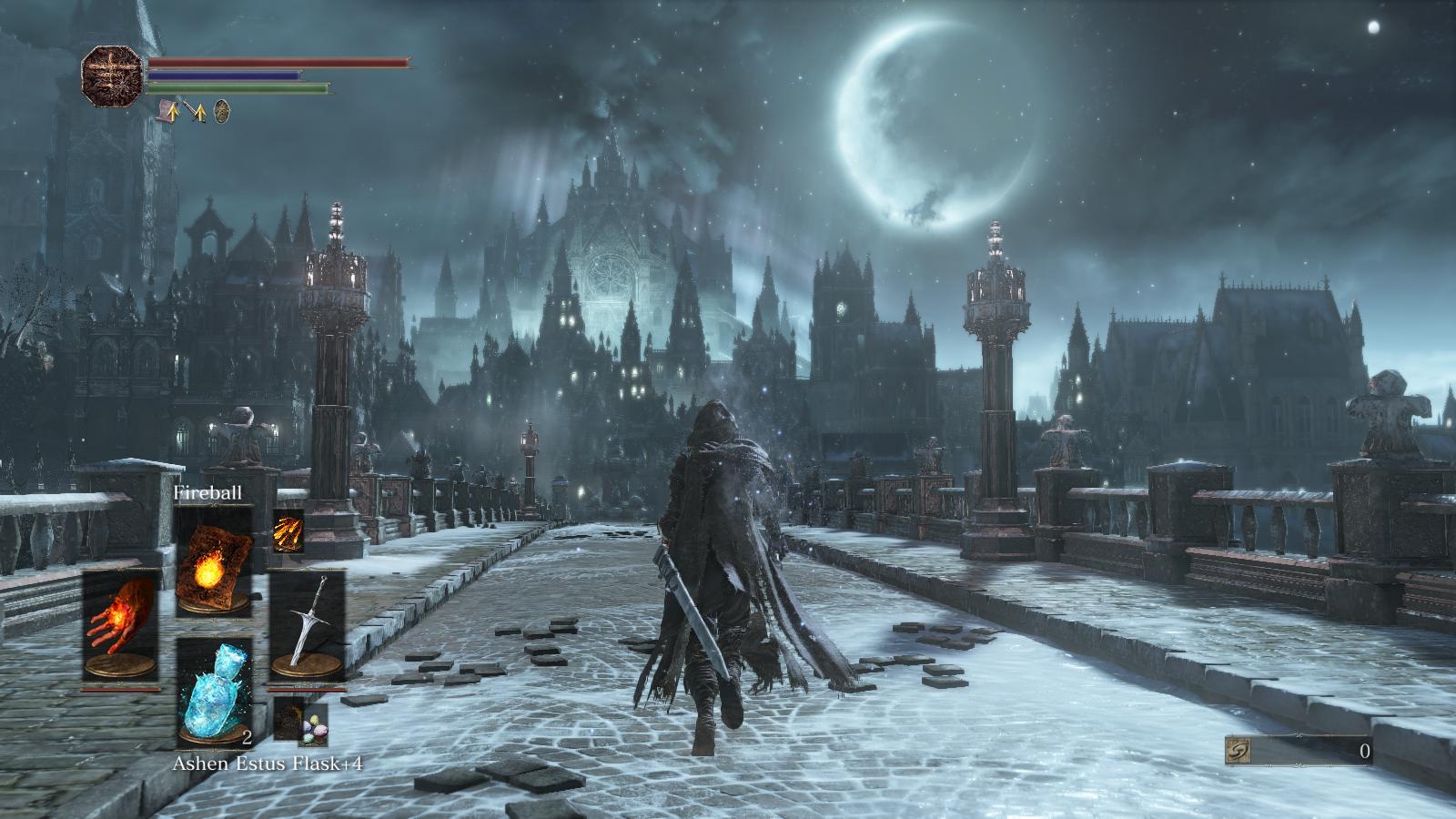Click the octagonal covenant emblem
This screenshot has width=1456, height=819.
pyautogui.click(x=112, y=76)
